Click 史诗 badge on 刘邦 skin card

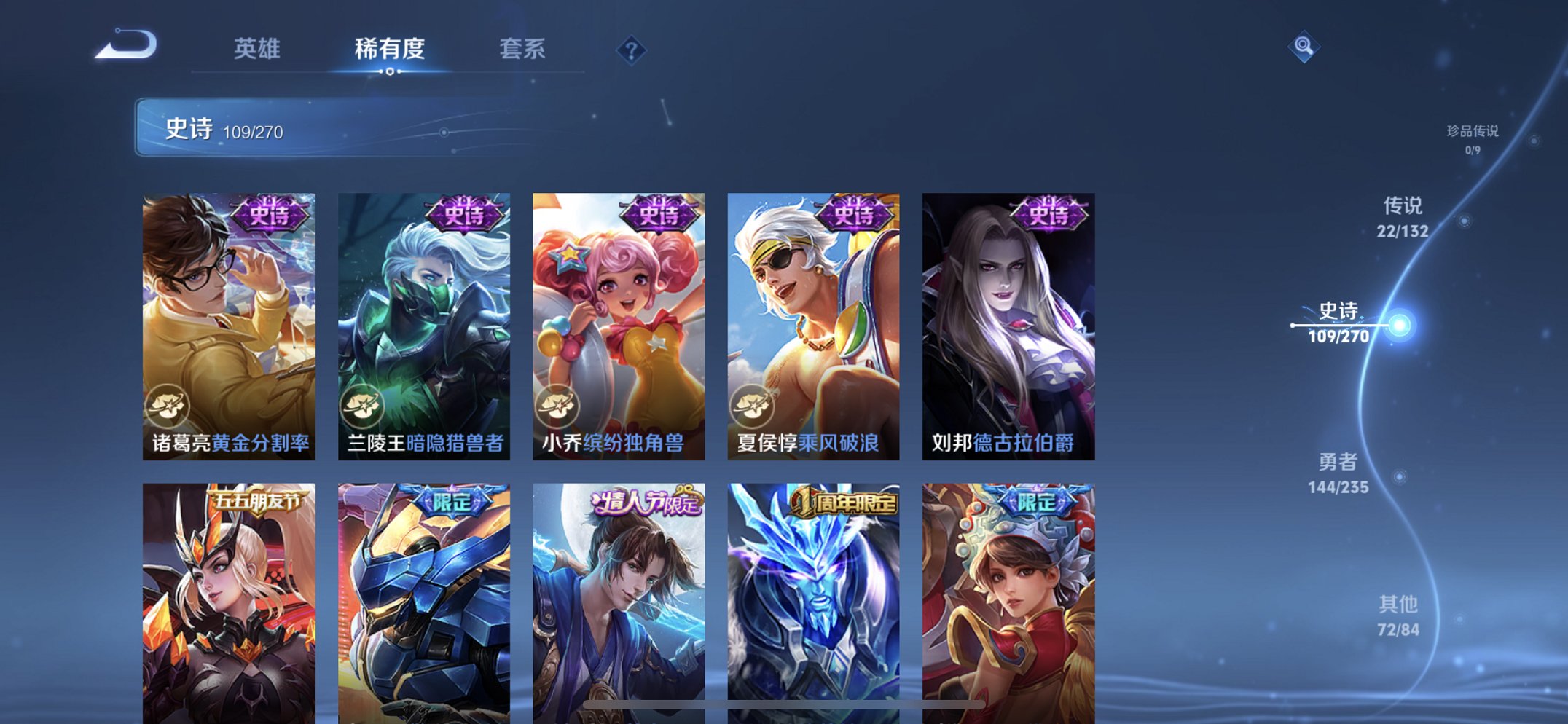pyautogui.click(x=1047, y=213)
